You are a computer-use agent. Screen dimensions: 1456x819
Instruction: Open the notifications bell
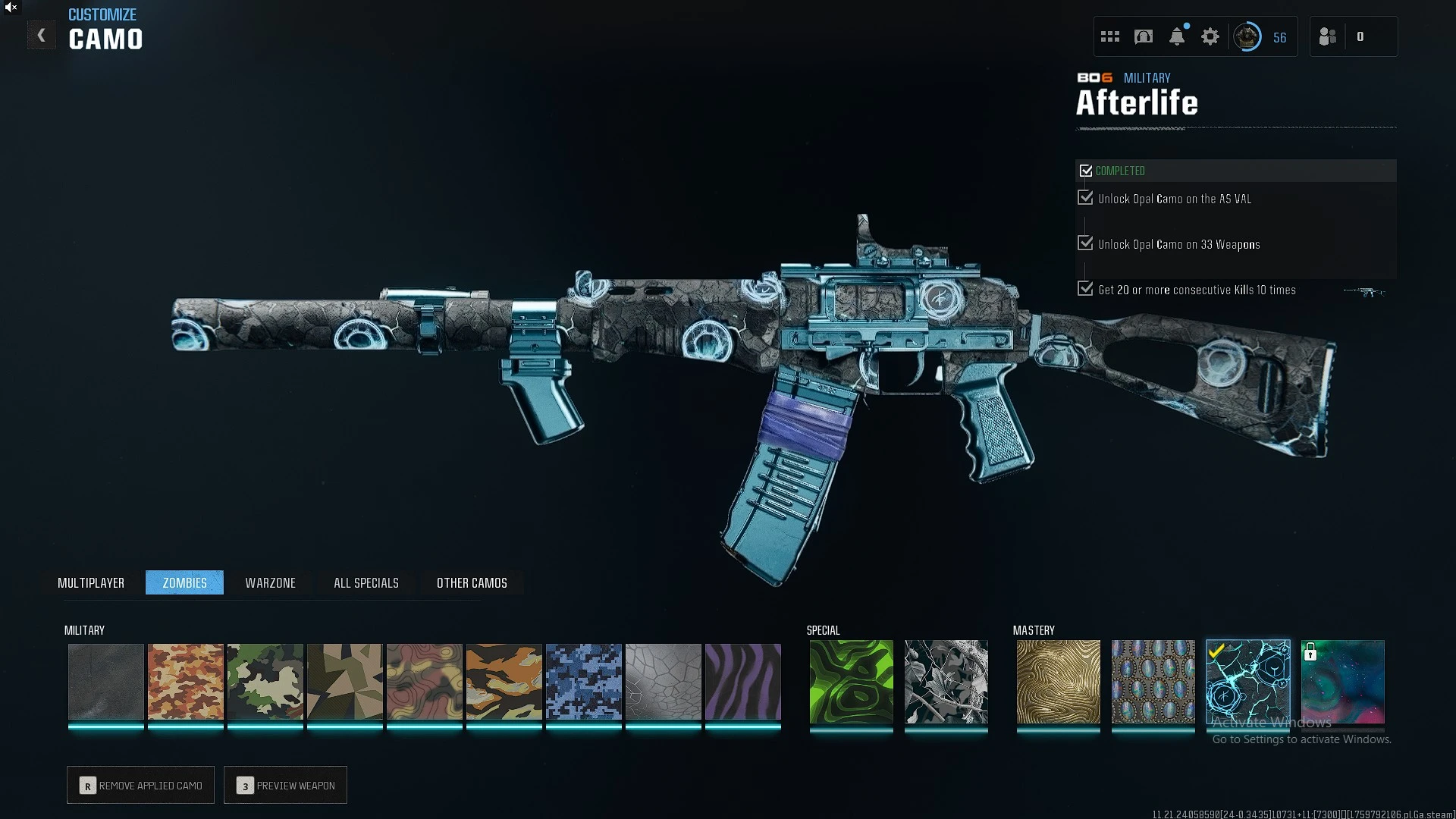point(1177,36)
